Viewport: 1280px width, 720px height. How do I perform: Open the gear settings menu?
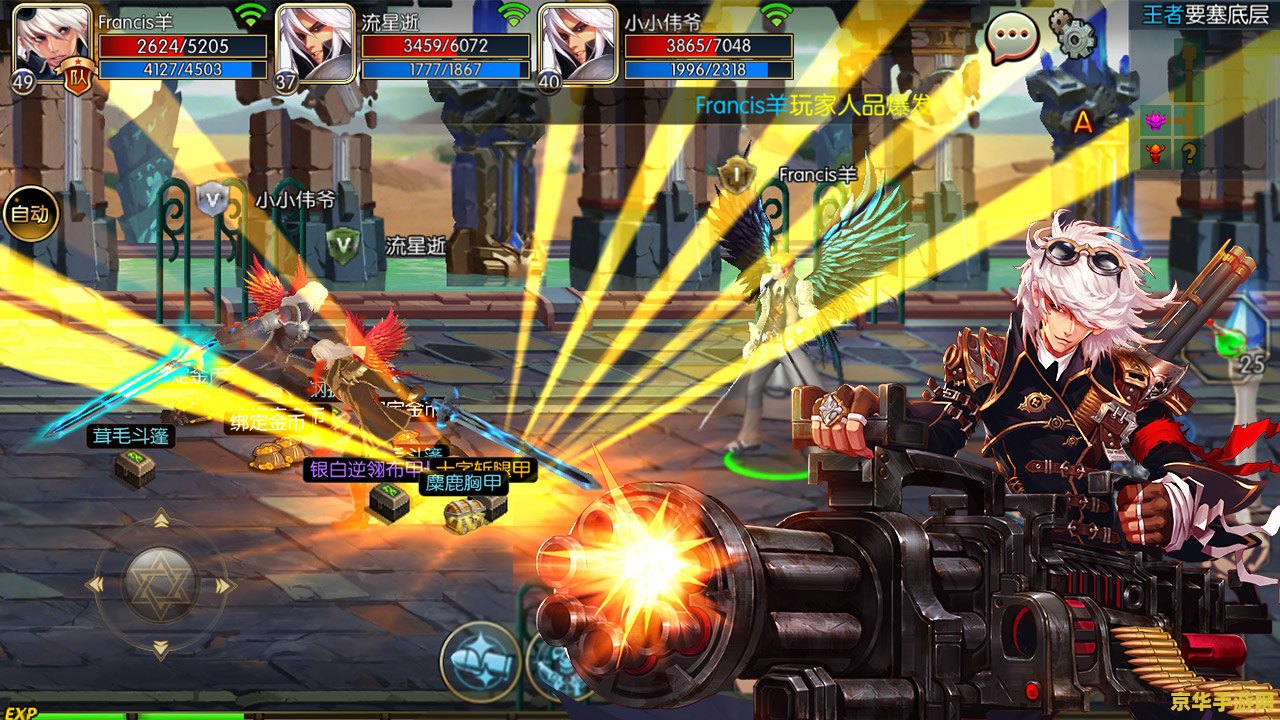[1074, 35]
